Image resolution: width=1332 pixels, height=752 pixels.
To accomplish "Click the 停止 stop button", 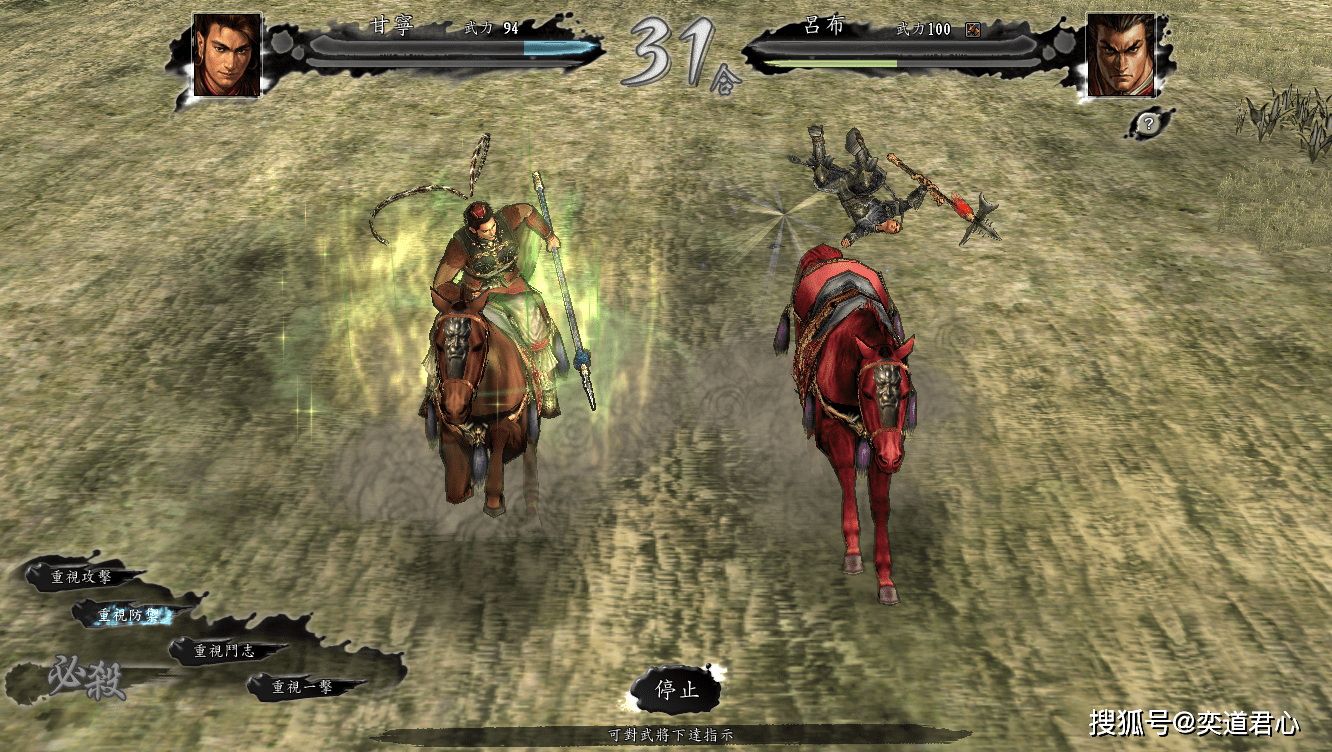I will click(x=676, y=690).
